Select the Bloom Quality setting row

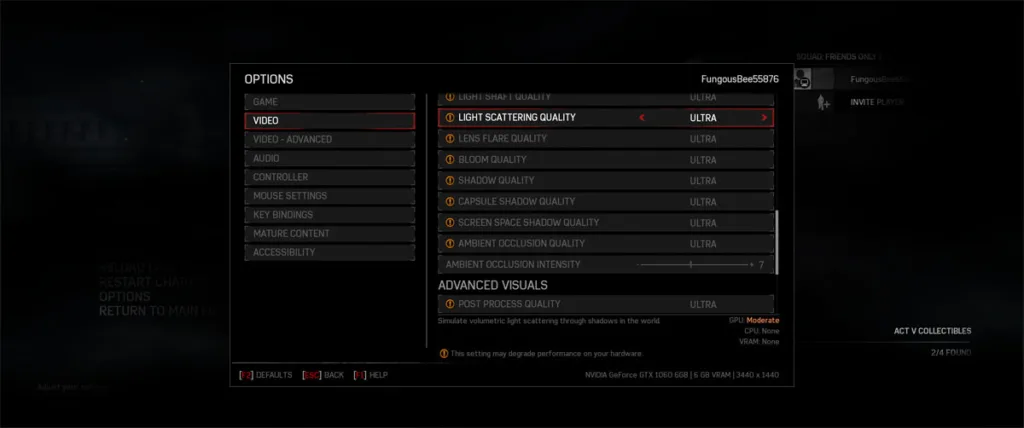605,160
